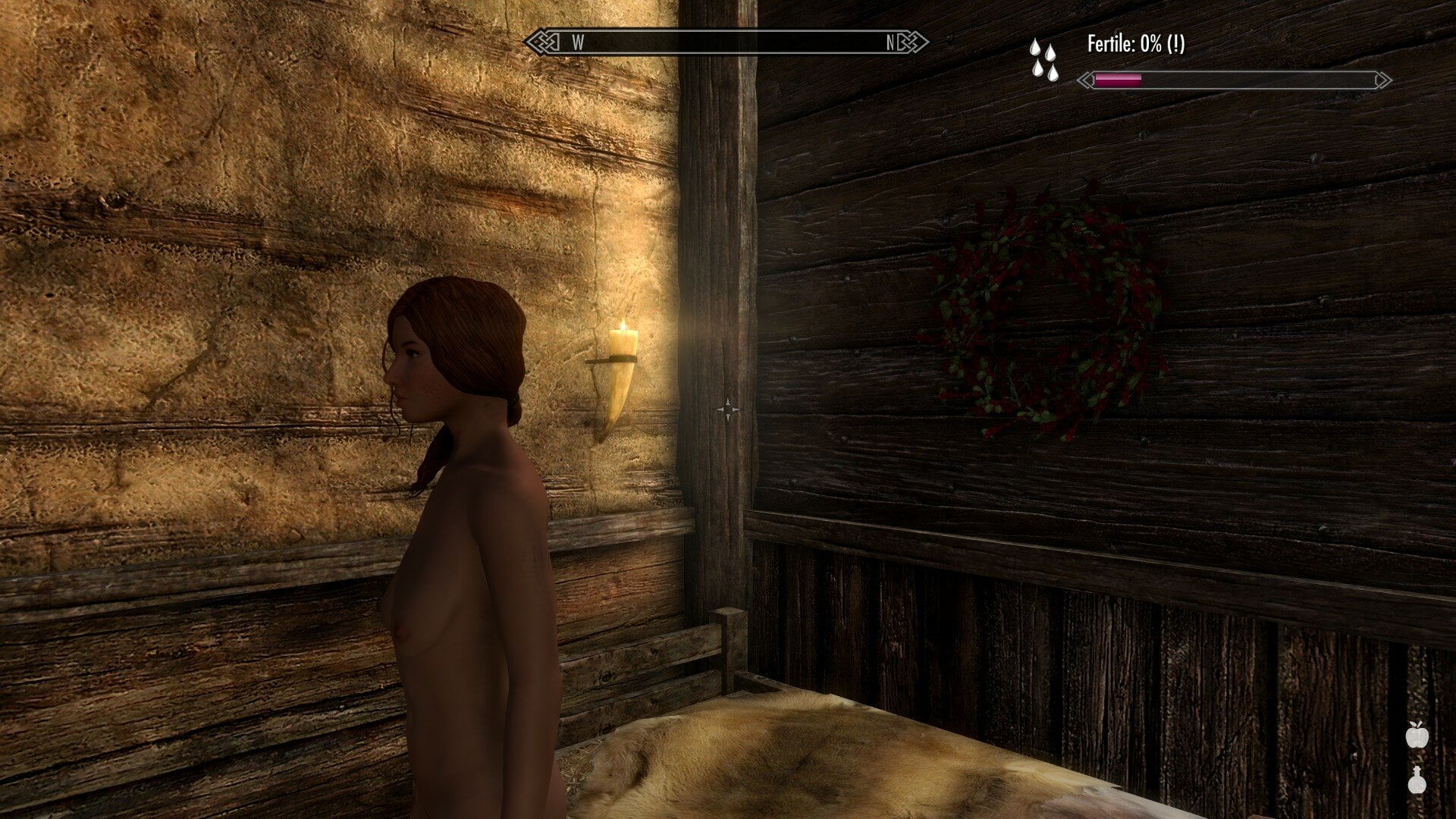Viewport: 1456px width, 819px height.
Task: Click the water droplets fertility icon
Action: (x=1043, y=60)
